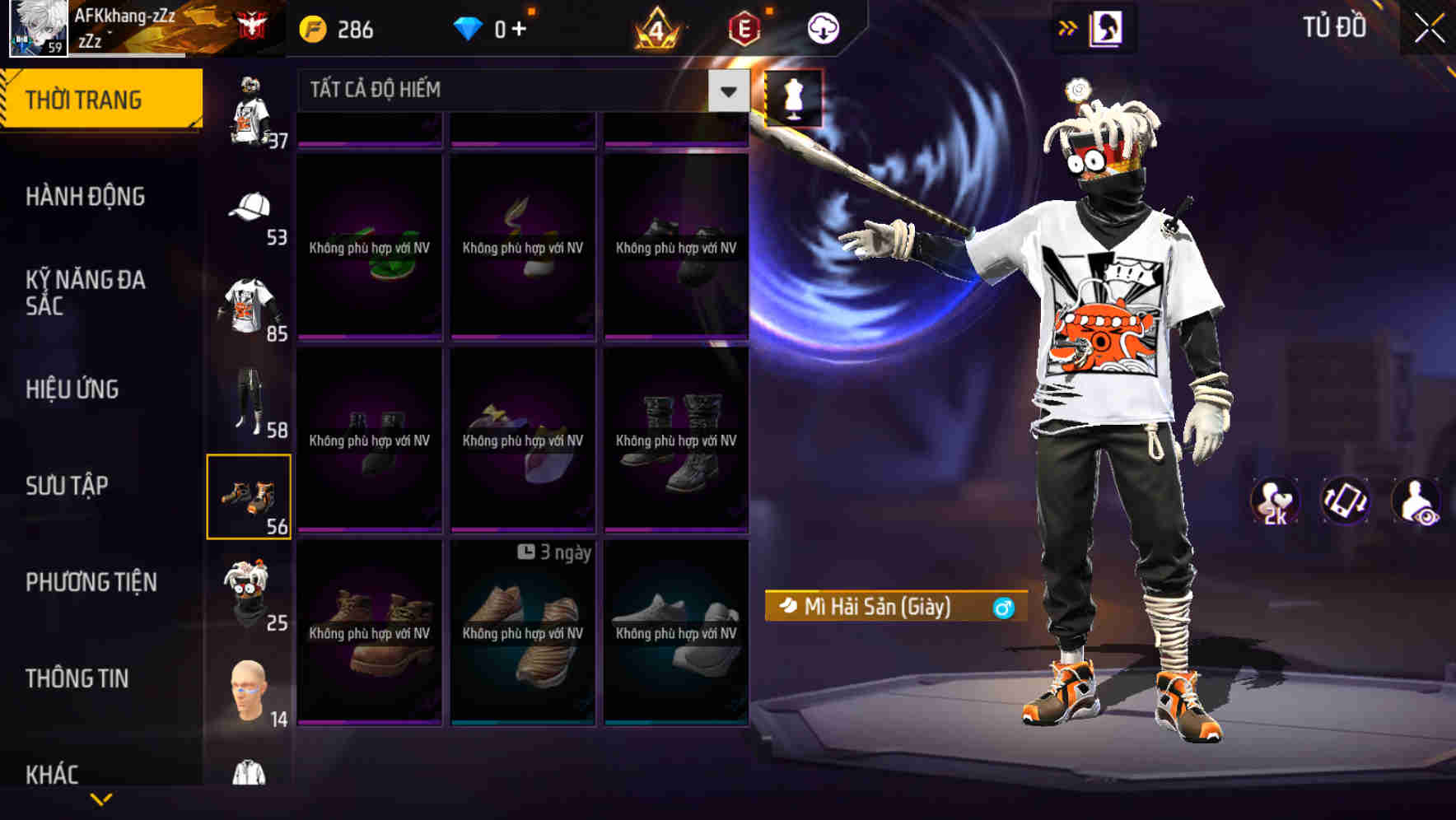Collapse the sidebar with the bottom chevron arrow
1456x820 pixels.
click(101, 799)
